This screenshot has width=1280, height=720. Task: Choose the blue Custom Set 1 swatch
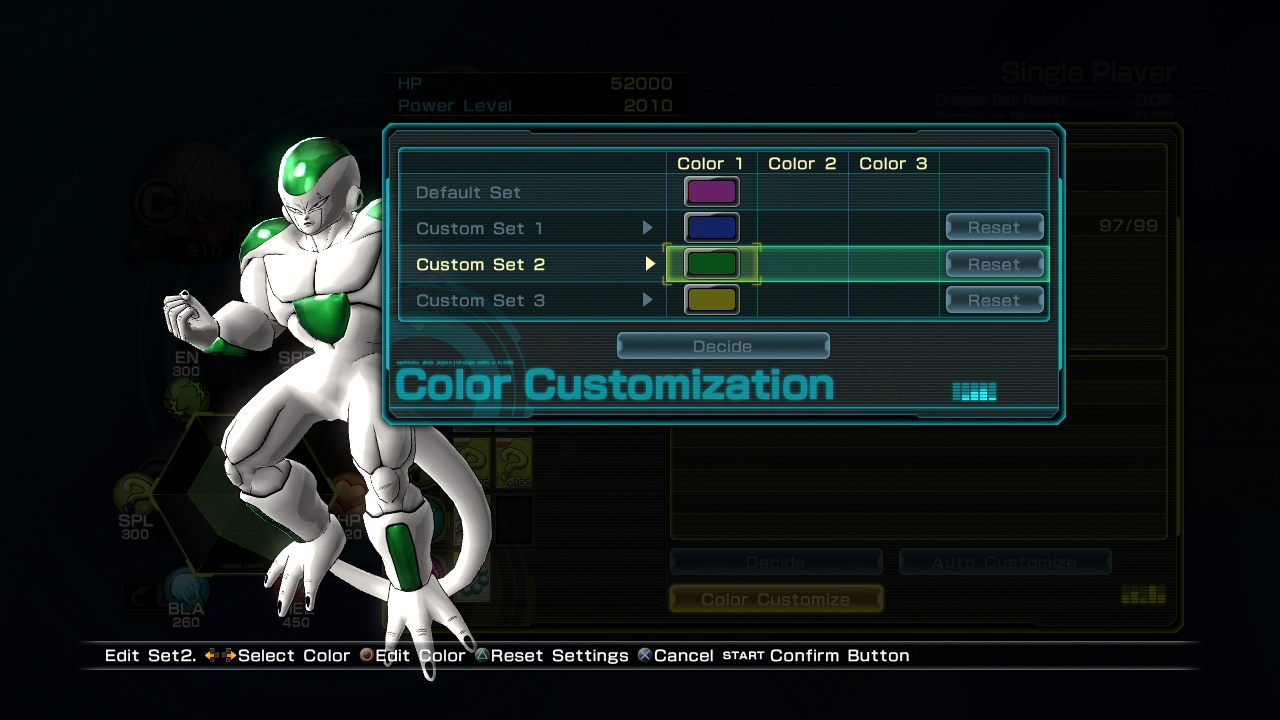pyautogui.click(x=711, y=228)
